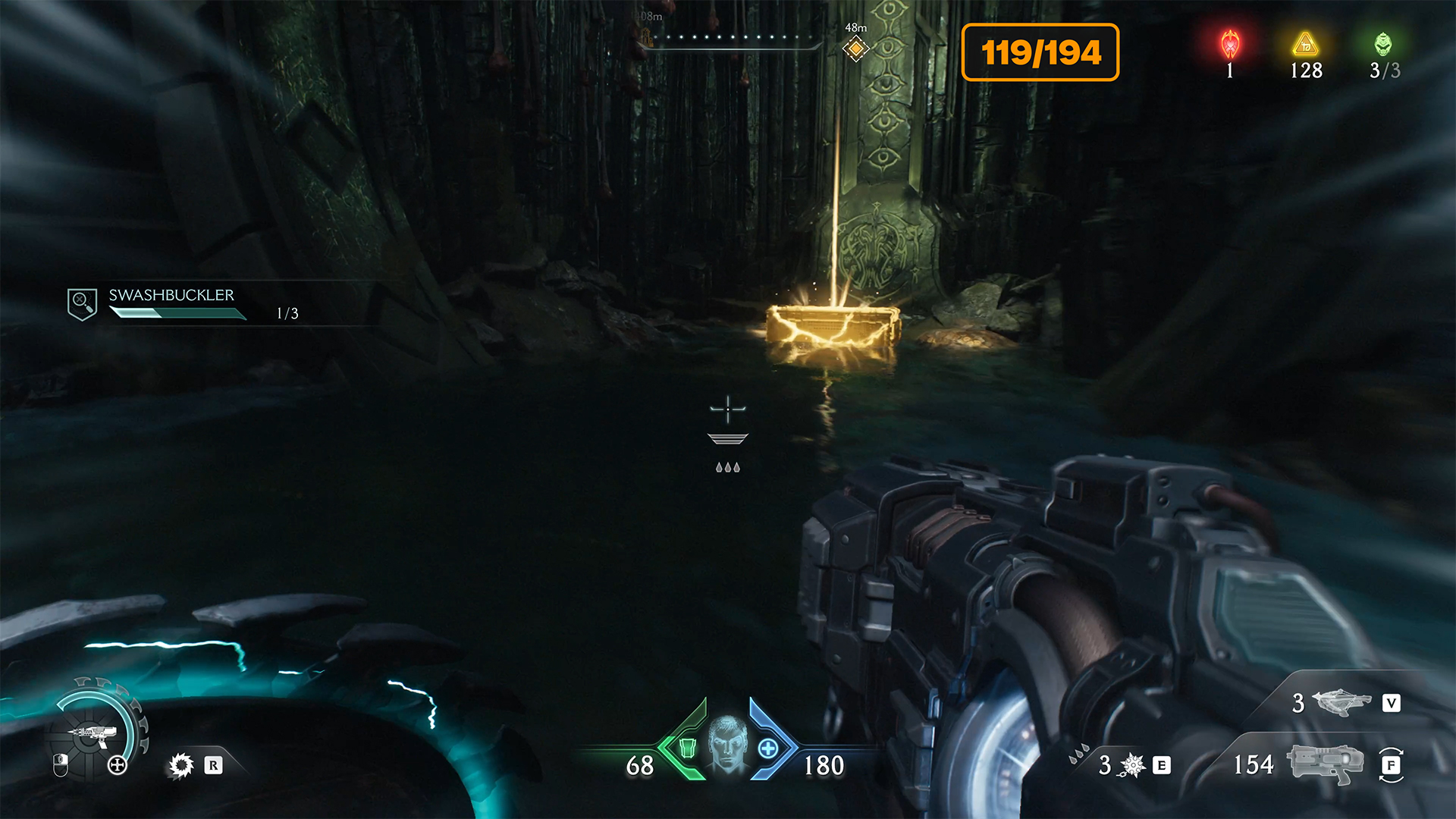
Task: Select the red demonic life sigil icon
Action: pos(1230,45)
